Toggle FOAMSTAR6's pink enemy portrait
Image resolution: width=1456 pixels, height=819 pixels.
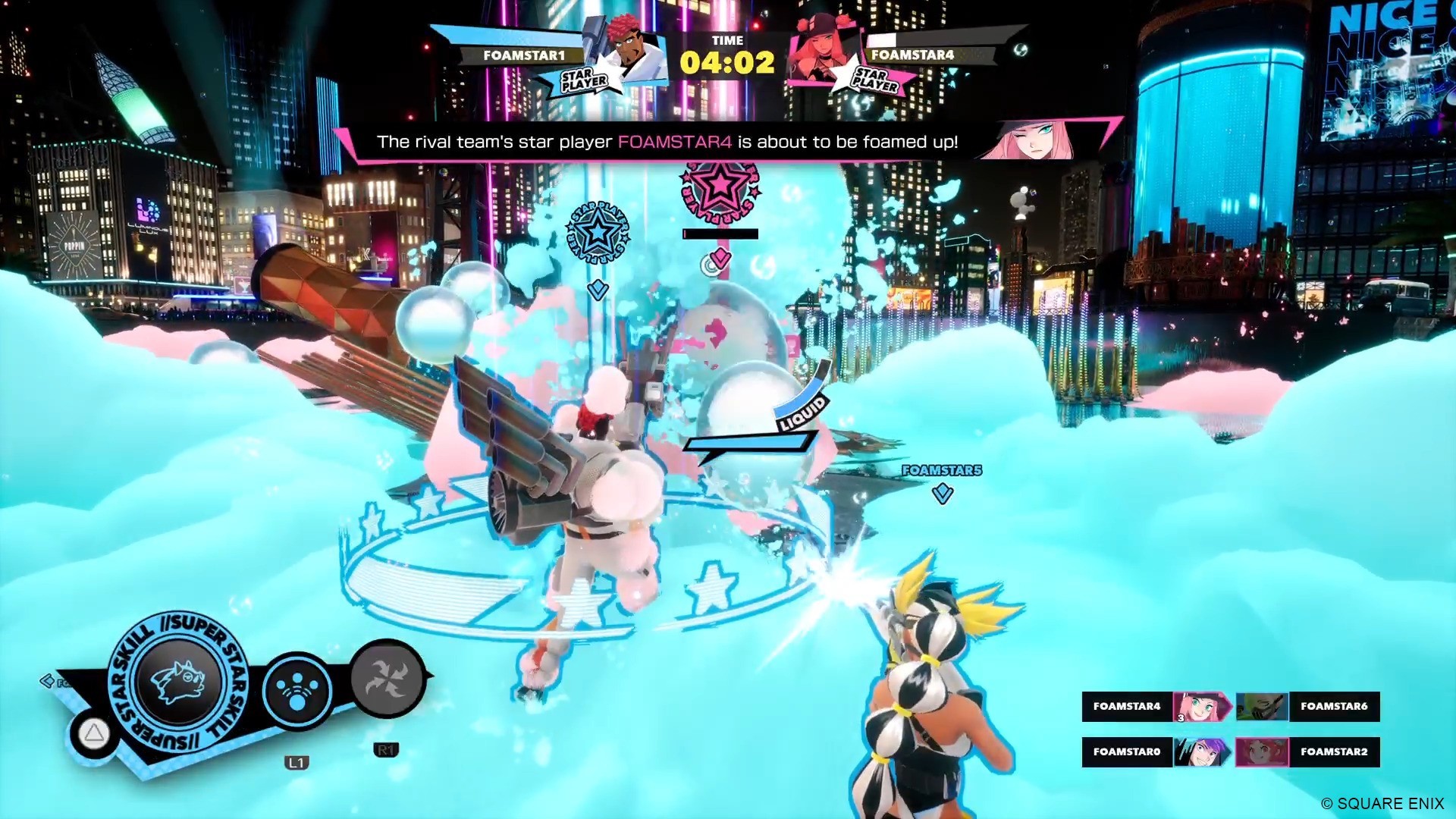(x=1263, y=707)
